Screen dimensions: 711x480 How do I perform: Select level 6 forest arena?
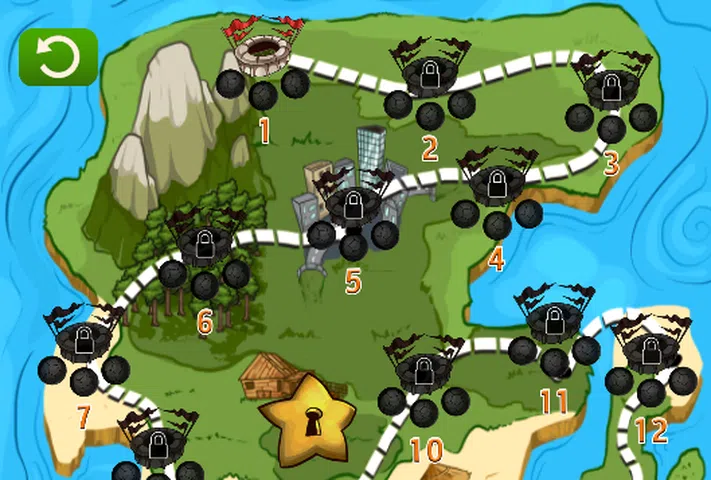tap(204, 243)
